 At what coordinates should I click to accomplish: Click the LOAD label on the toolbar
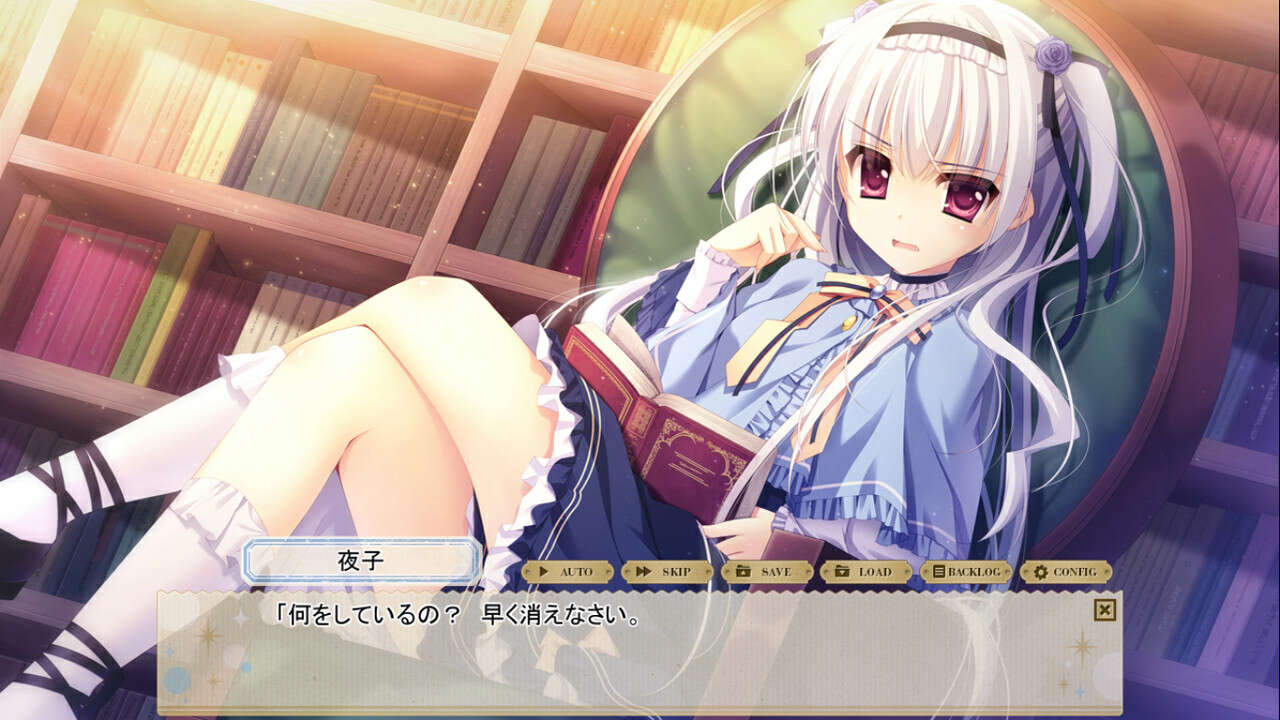[876, 571]
